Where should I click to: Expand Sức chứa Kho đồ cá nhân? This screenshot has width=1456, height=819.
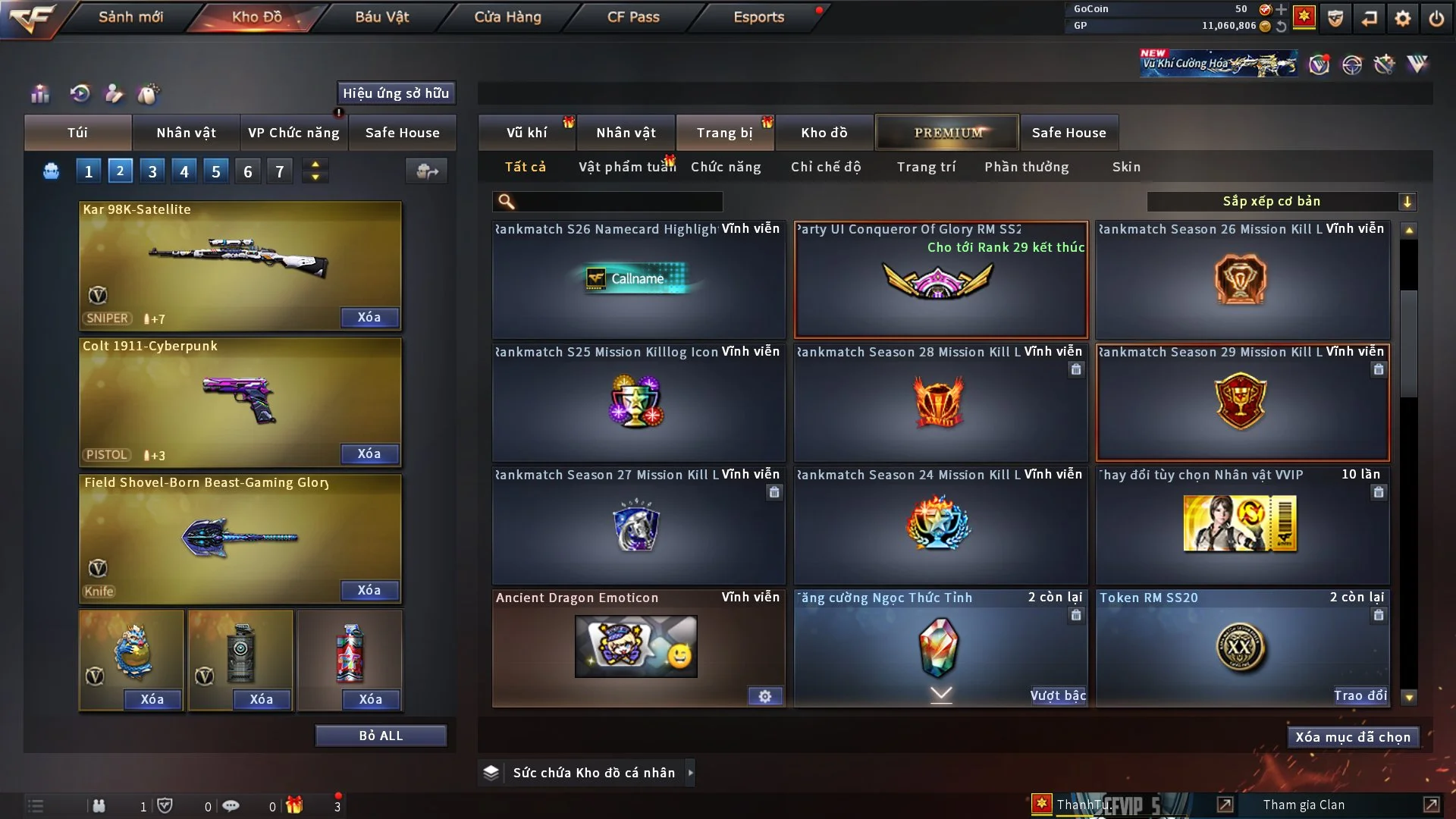coord(594,773)
